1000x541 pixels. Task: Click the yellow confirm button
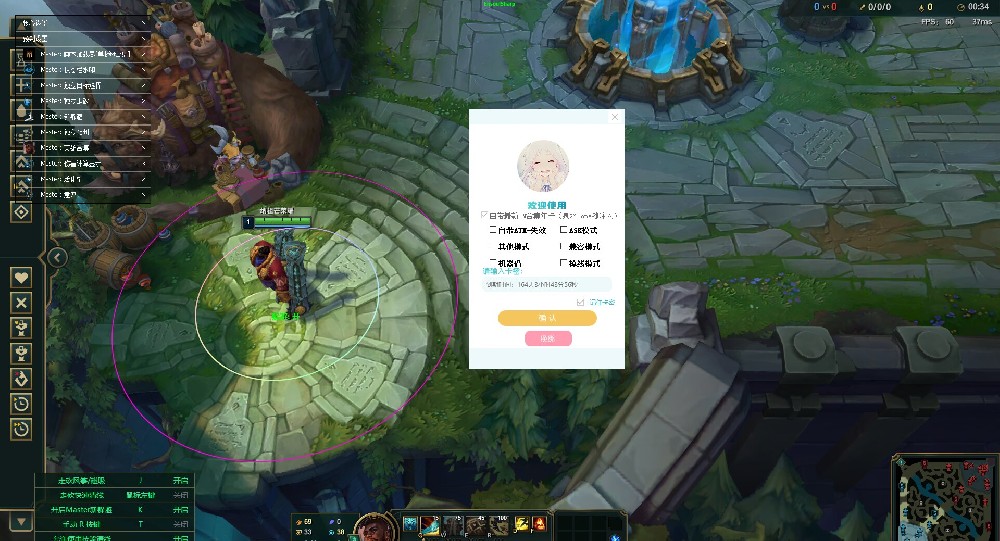[547, 318]
